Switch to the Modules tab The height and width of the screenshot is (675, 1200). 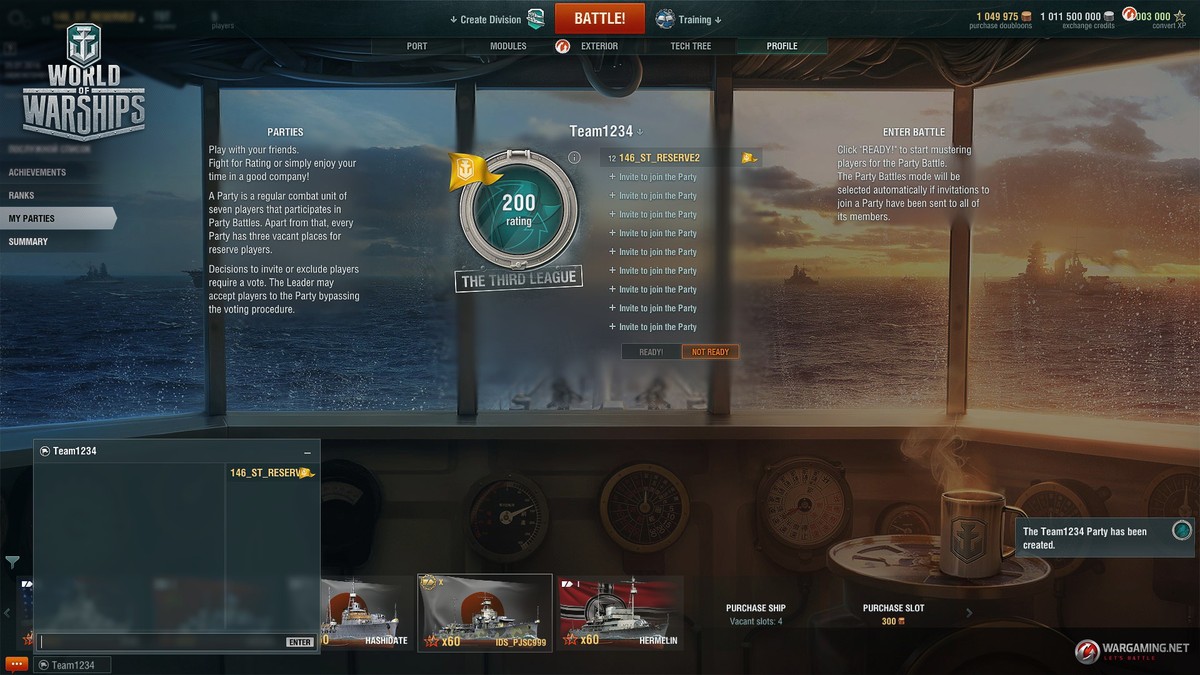(x=508, y=46)
